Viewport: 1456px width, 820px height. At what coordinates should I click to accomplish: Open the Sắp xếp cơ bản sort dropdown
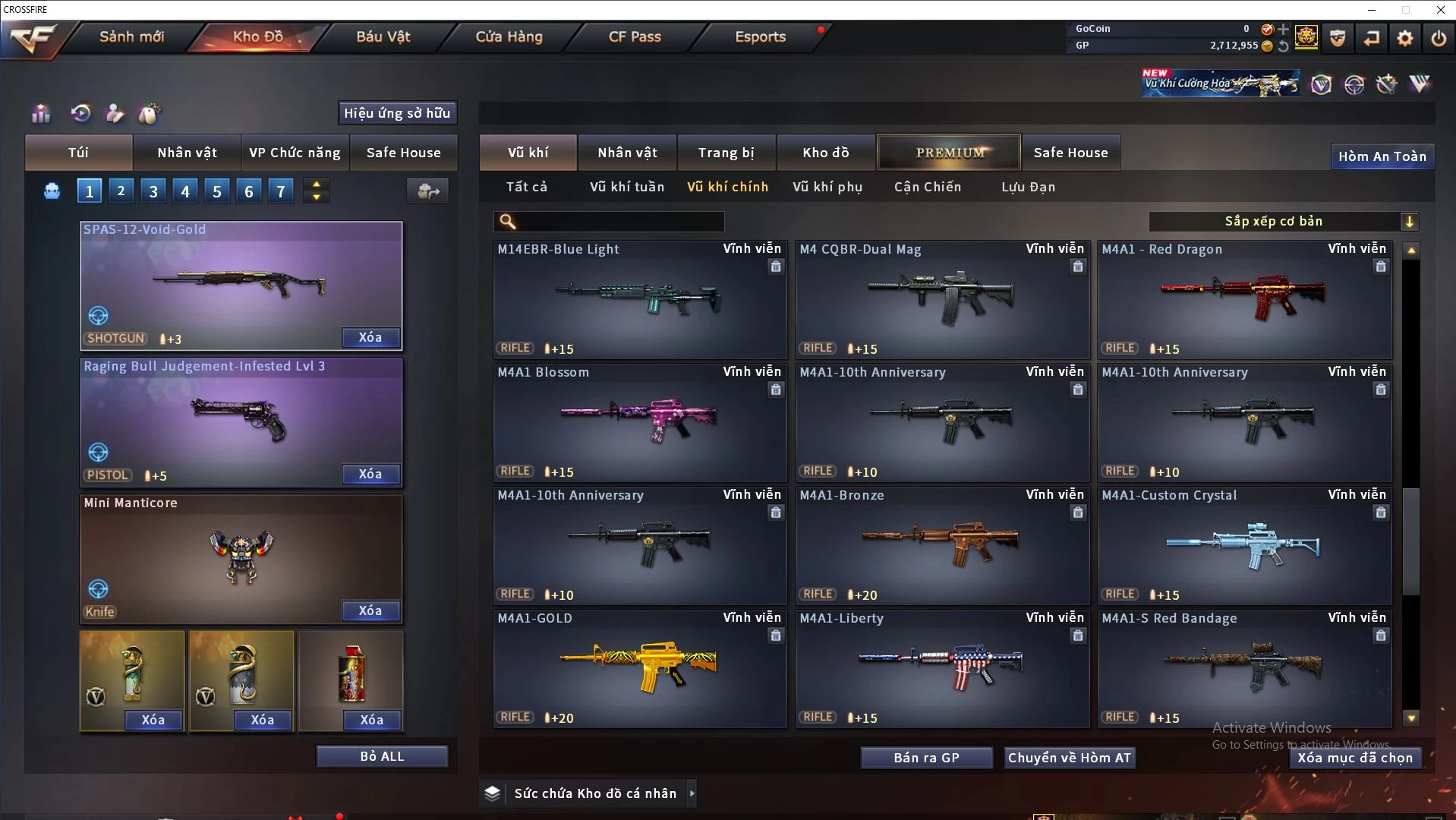[x=1283, y=222]
